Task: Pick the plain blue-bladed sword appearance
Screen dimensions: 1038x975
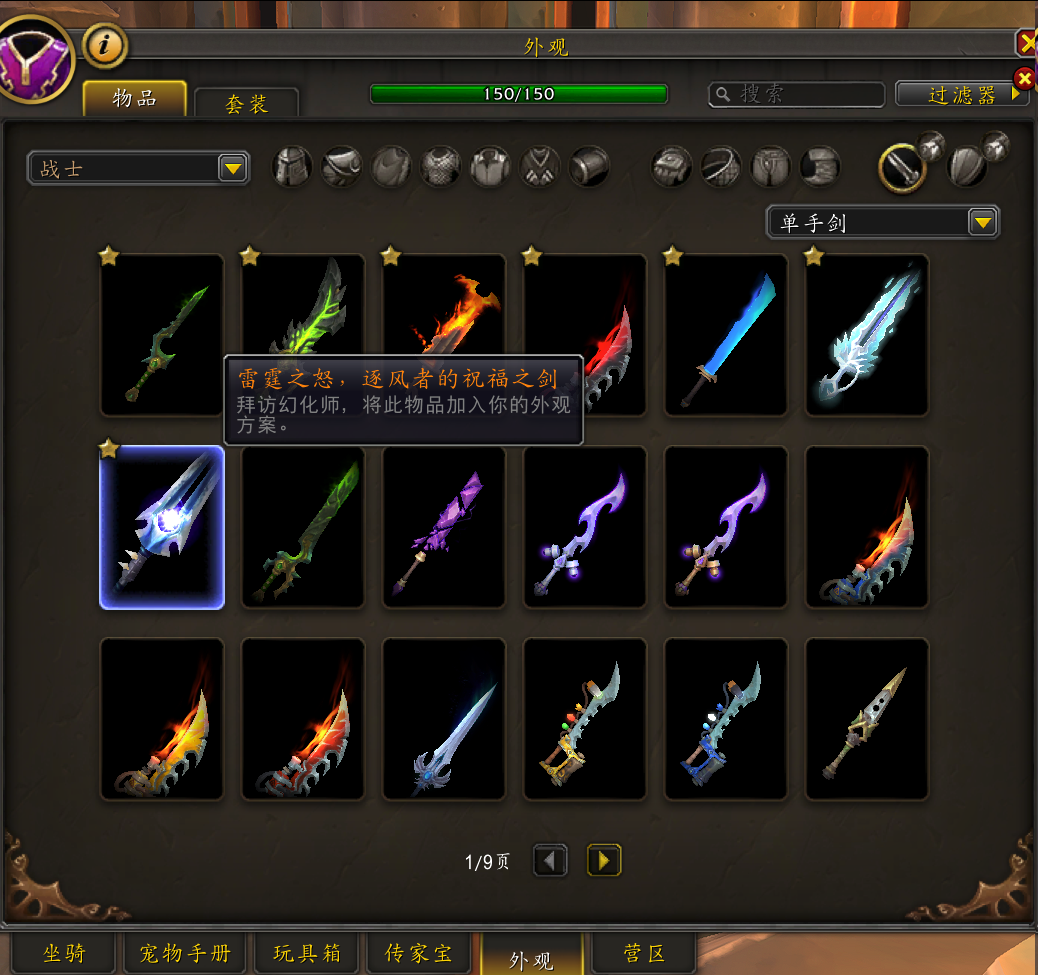Action: point(726,335)
